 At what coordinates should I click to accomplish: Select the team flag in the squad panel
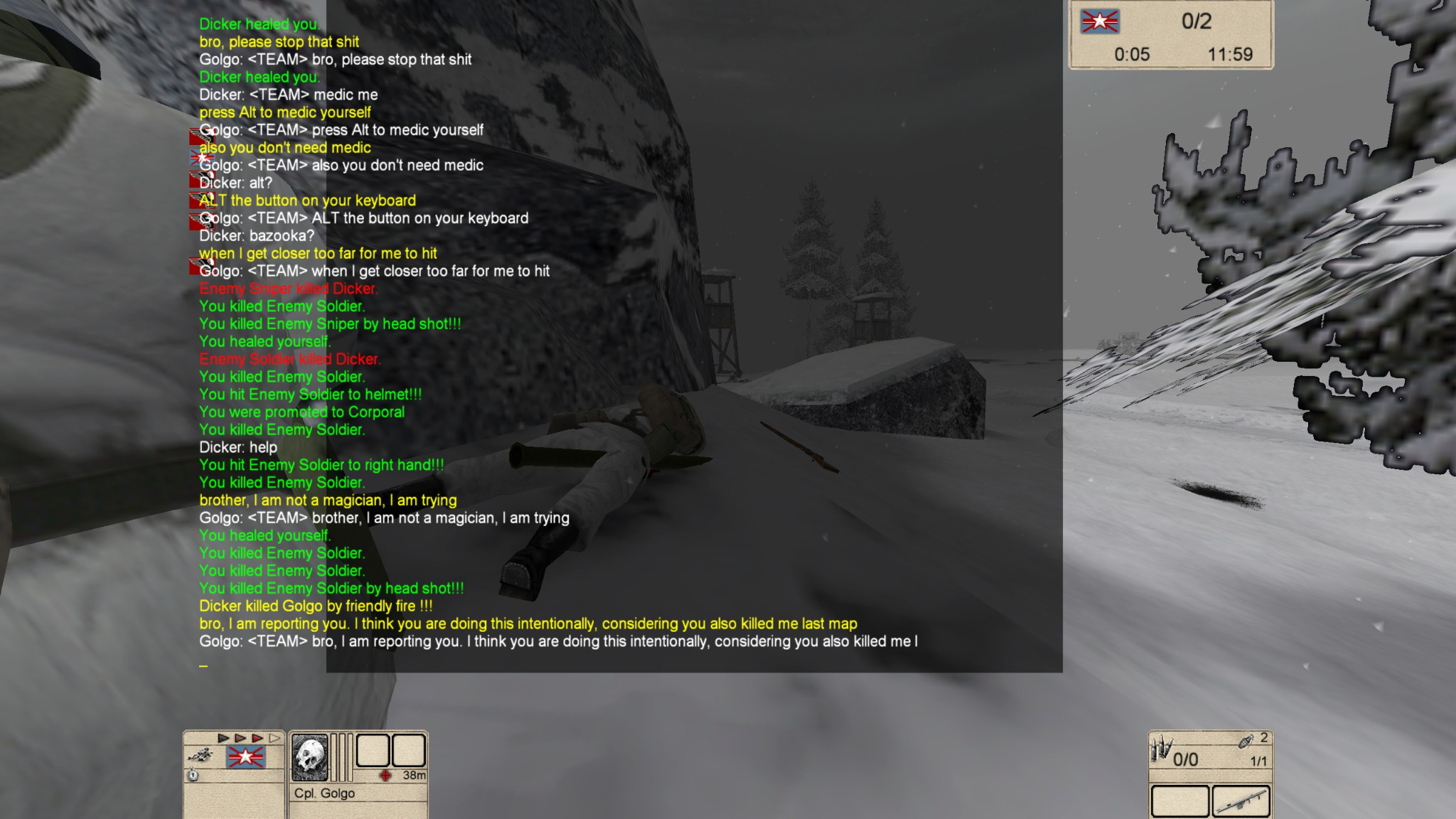(245, 757)
